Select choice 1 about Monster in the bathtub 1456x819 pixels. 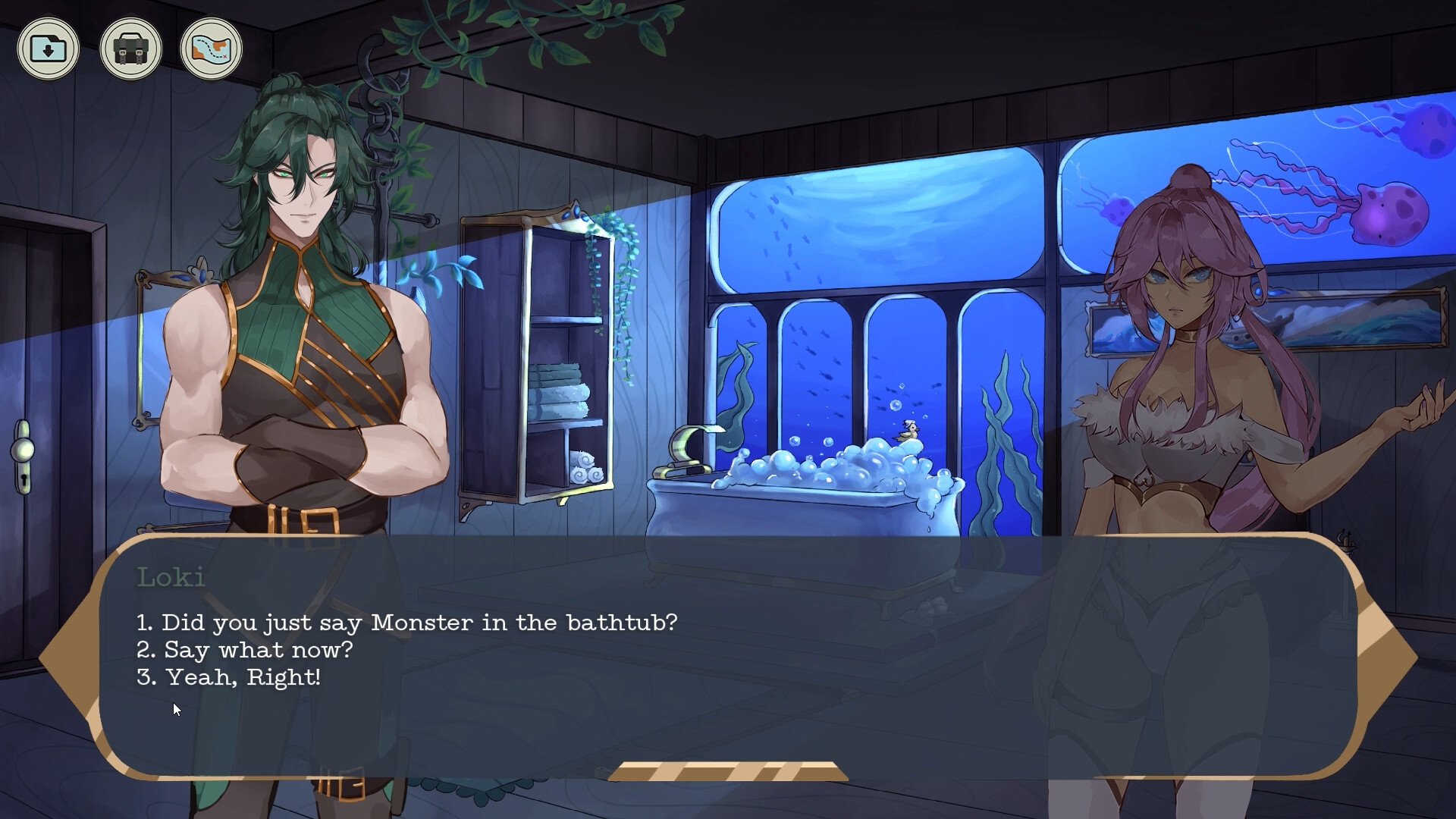pyautogui.click(x=408, y=622)
